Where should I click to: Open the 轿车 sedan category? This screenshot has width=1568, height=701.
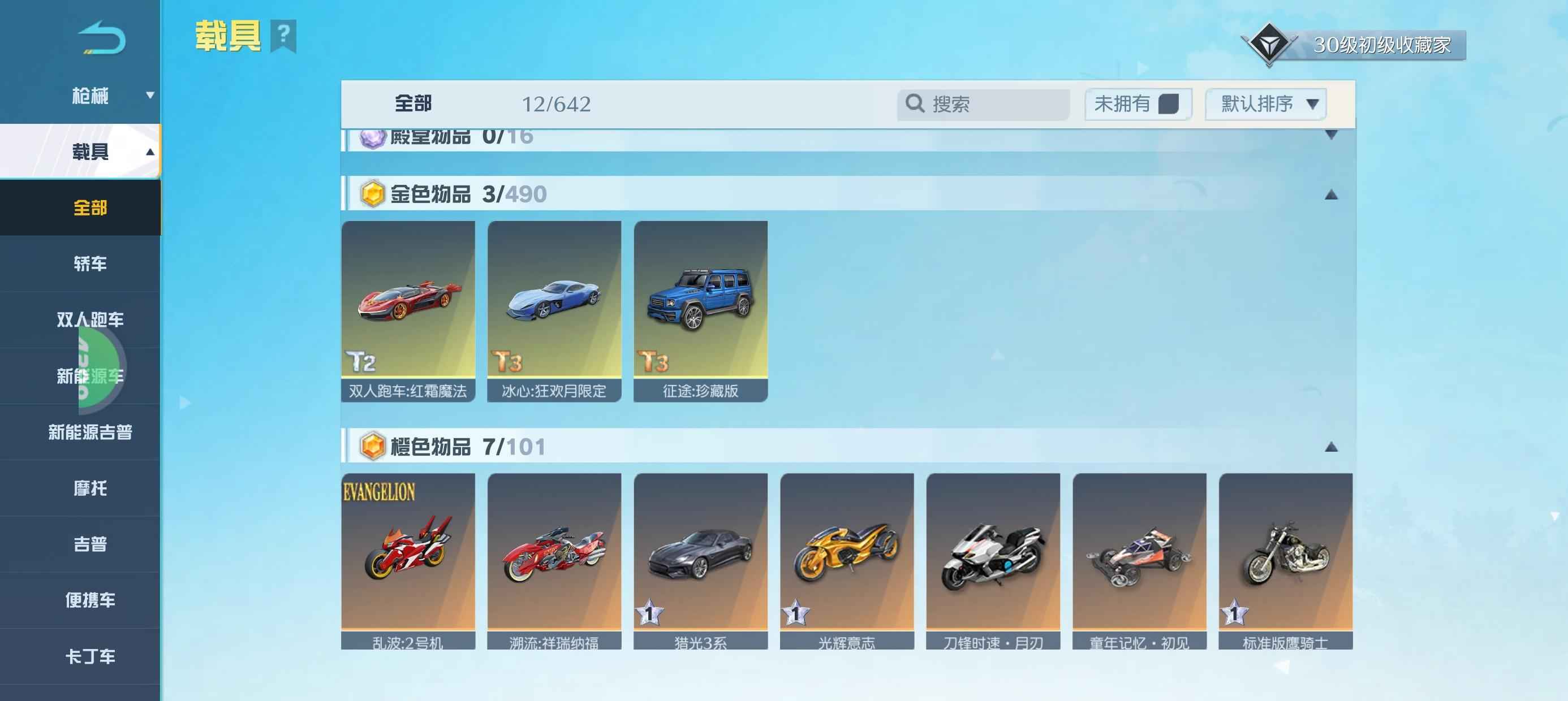(x=90, y=263)
